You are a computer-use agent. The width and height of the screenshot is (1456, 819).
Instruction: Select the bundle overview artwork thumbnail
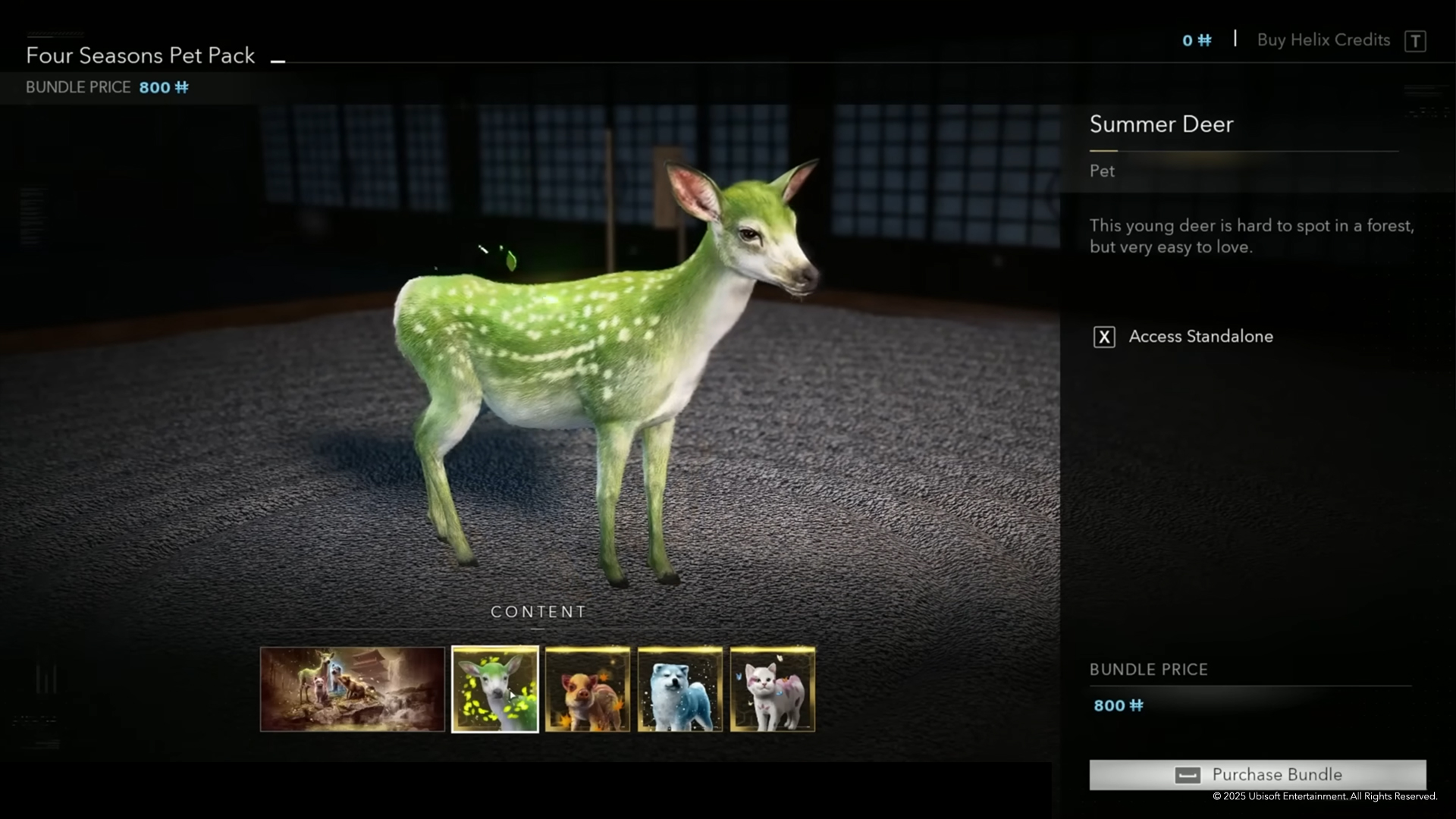(353, 689)
